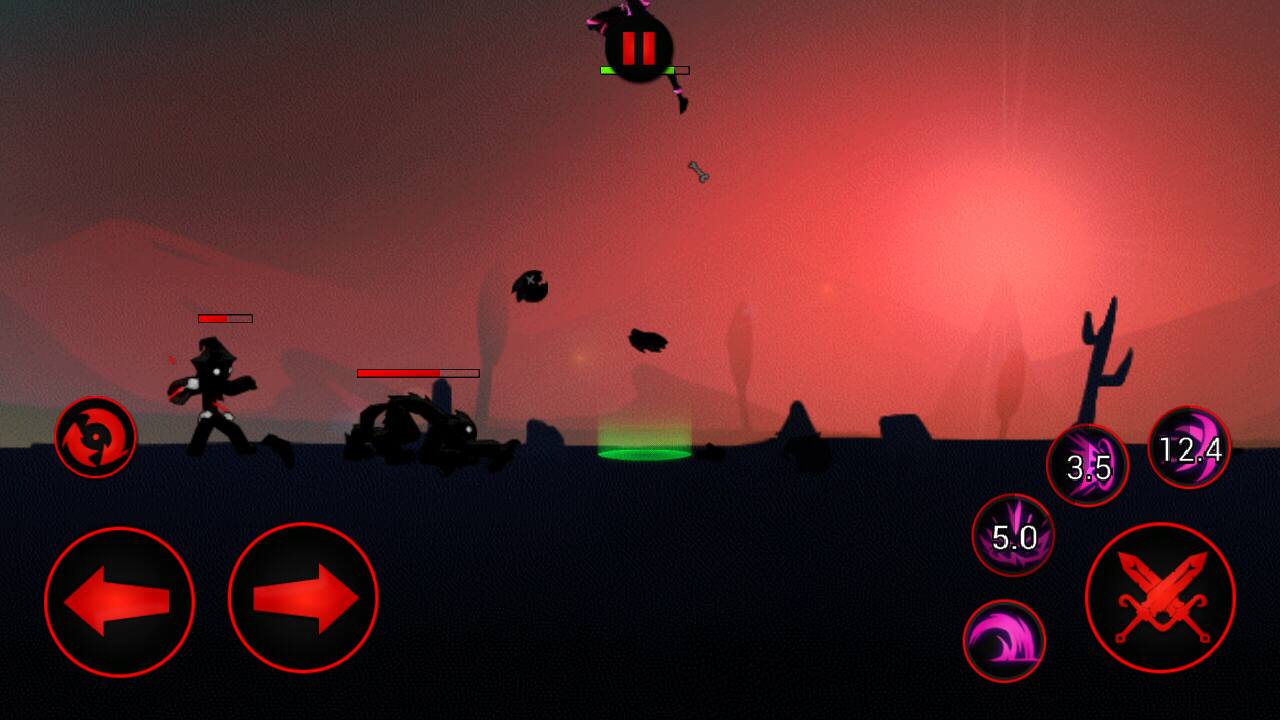Pause the game with the red pause button
This screenshot has height=720, width=1280.
[638, 47]
